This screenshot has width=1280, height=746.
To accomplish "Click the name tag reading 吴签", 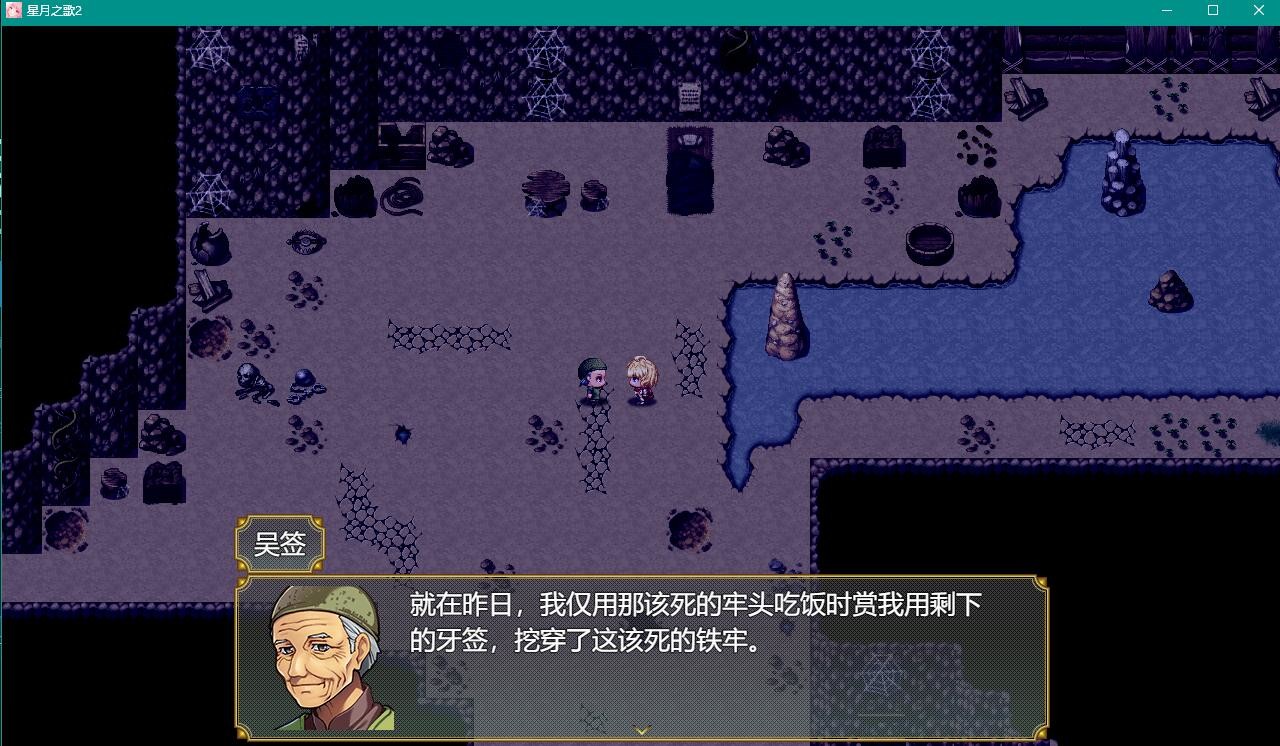I will coord(281,543).
